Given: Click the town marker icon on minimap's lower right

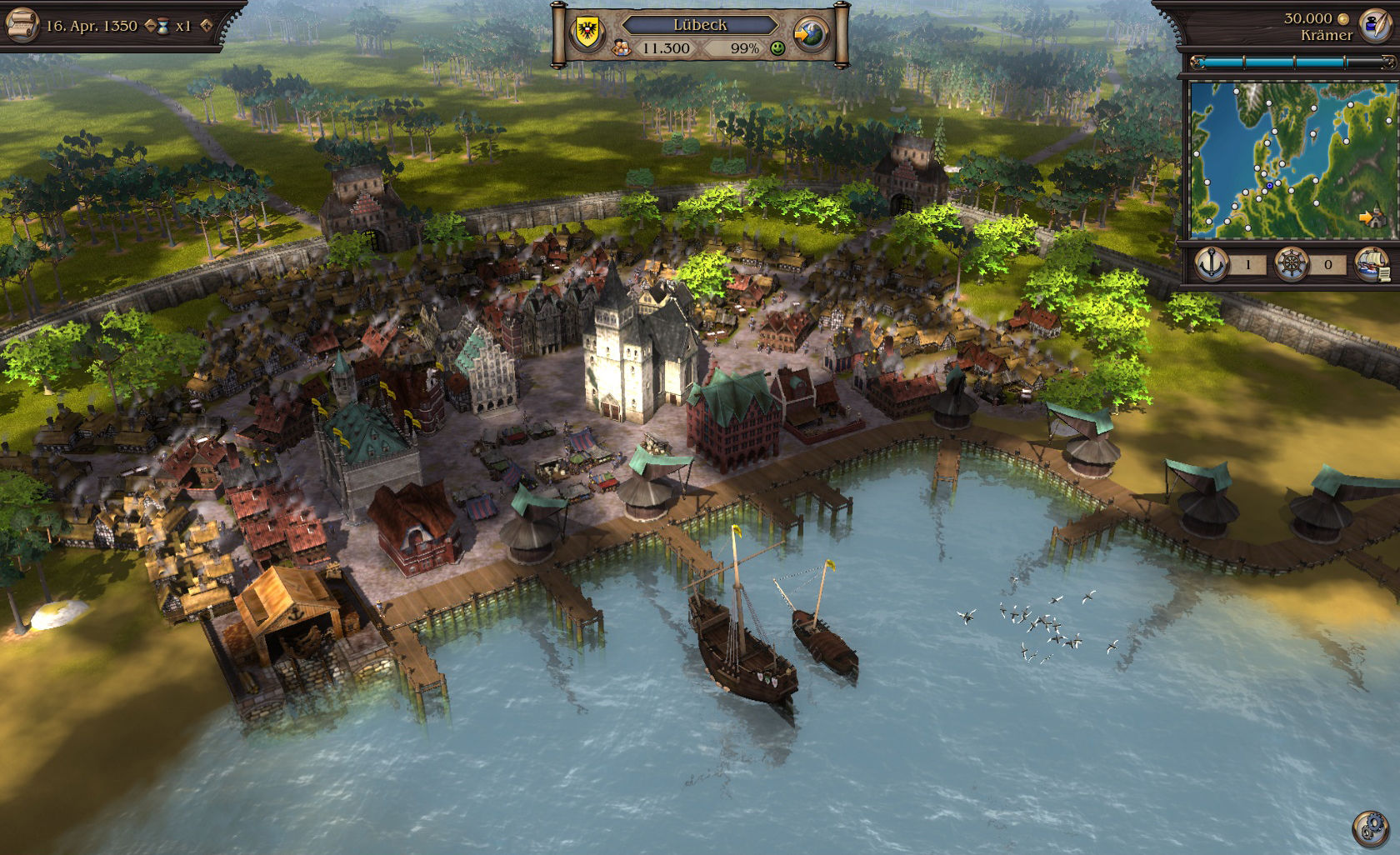Looking at the screenshot, I should click(1376, 219).
